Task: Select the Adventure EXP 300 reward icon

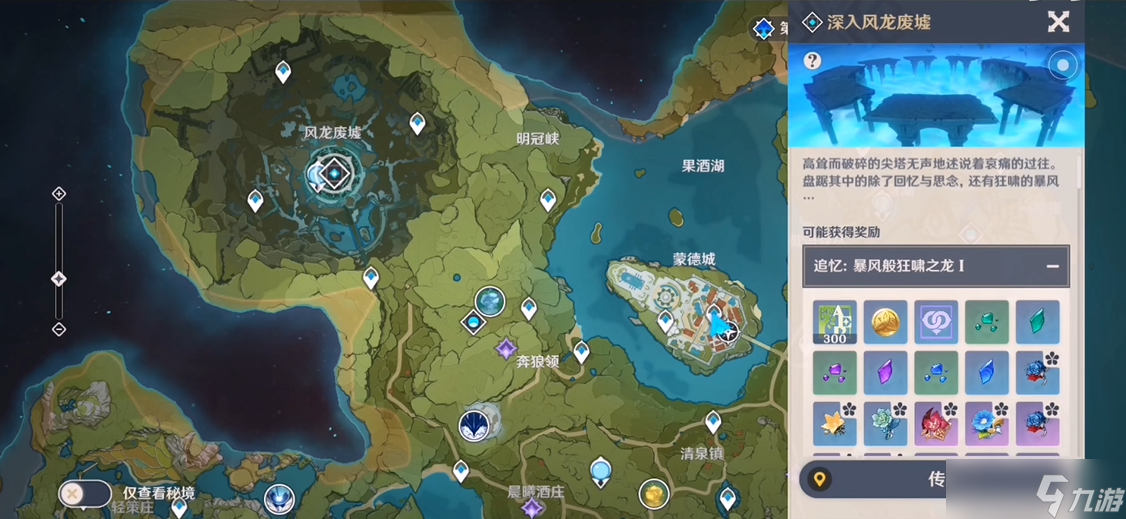Action: 834,322
